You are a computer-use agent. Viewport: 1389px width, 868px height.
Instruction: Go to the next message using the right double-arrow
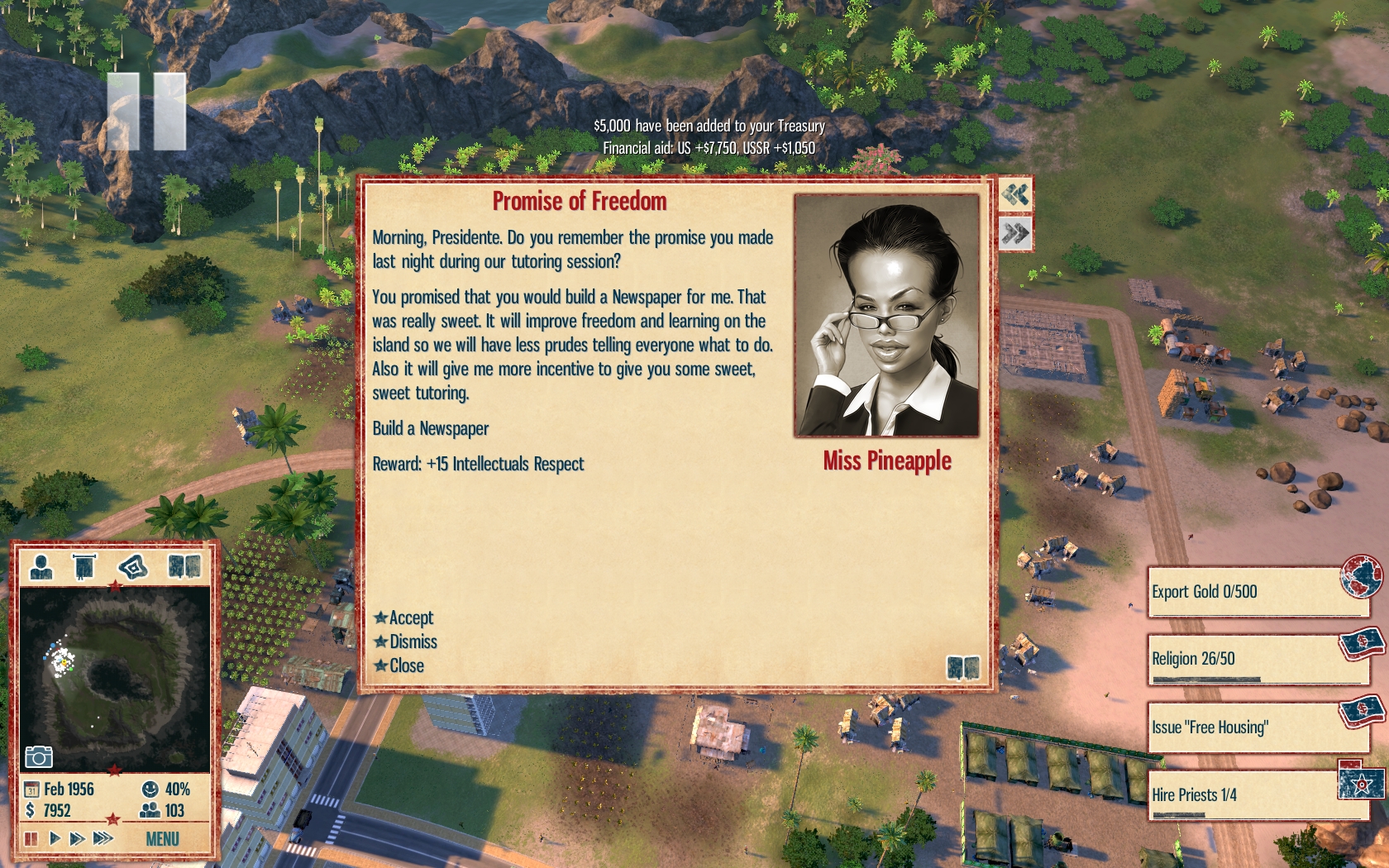pos(1015,234)
